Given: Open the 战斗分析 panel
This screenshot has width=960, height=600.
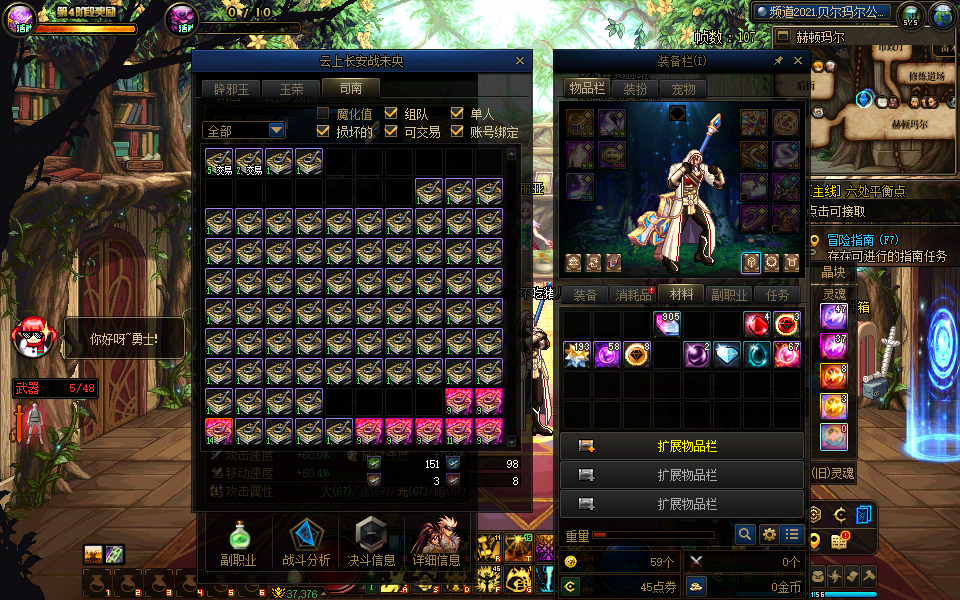Looking at the screenshot, I should point(305,543).
